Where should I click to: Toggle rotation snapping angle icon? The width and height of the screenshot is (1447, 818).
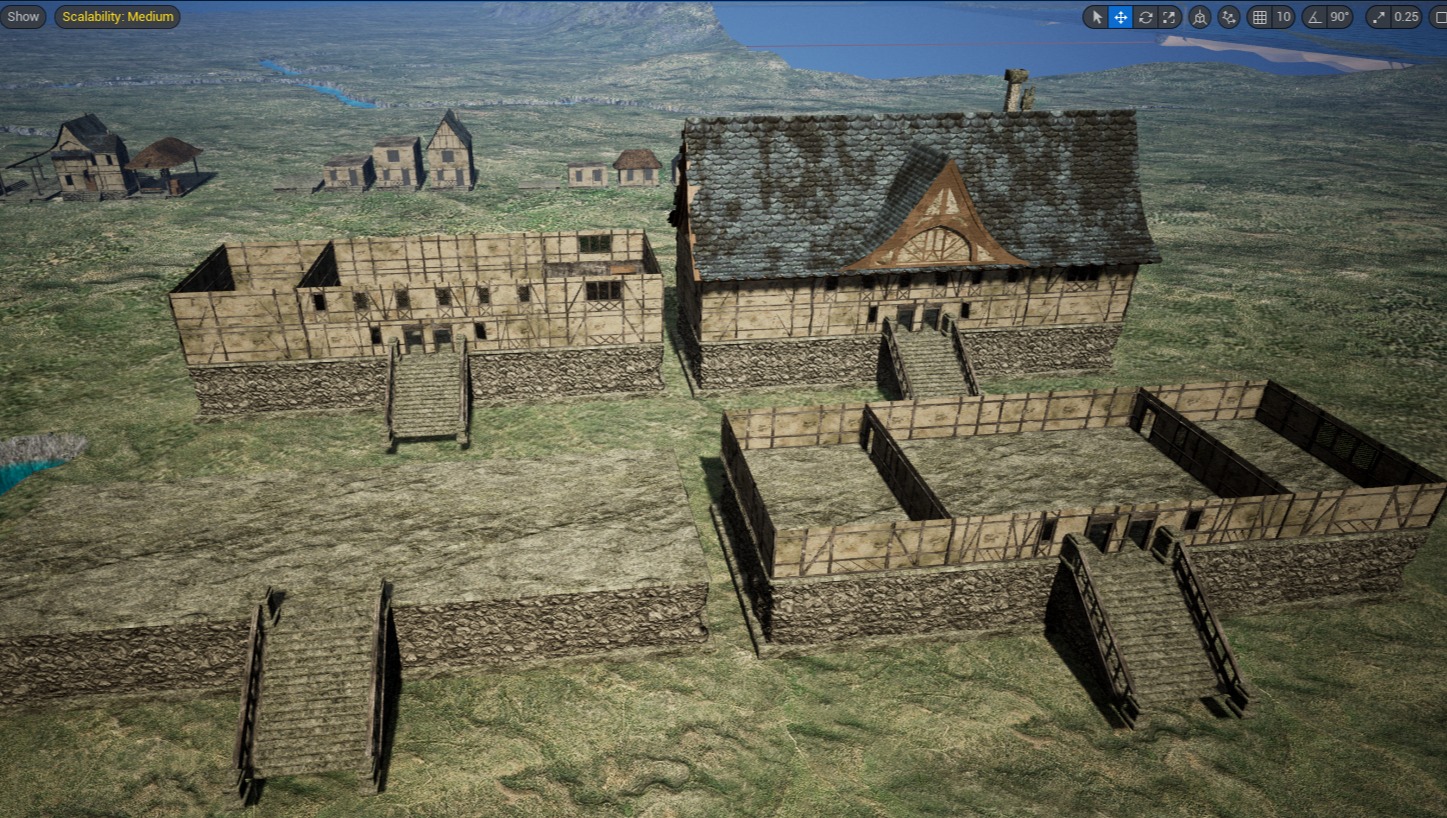tap(1313, 17)
